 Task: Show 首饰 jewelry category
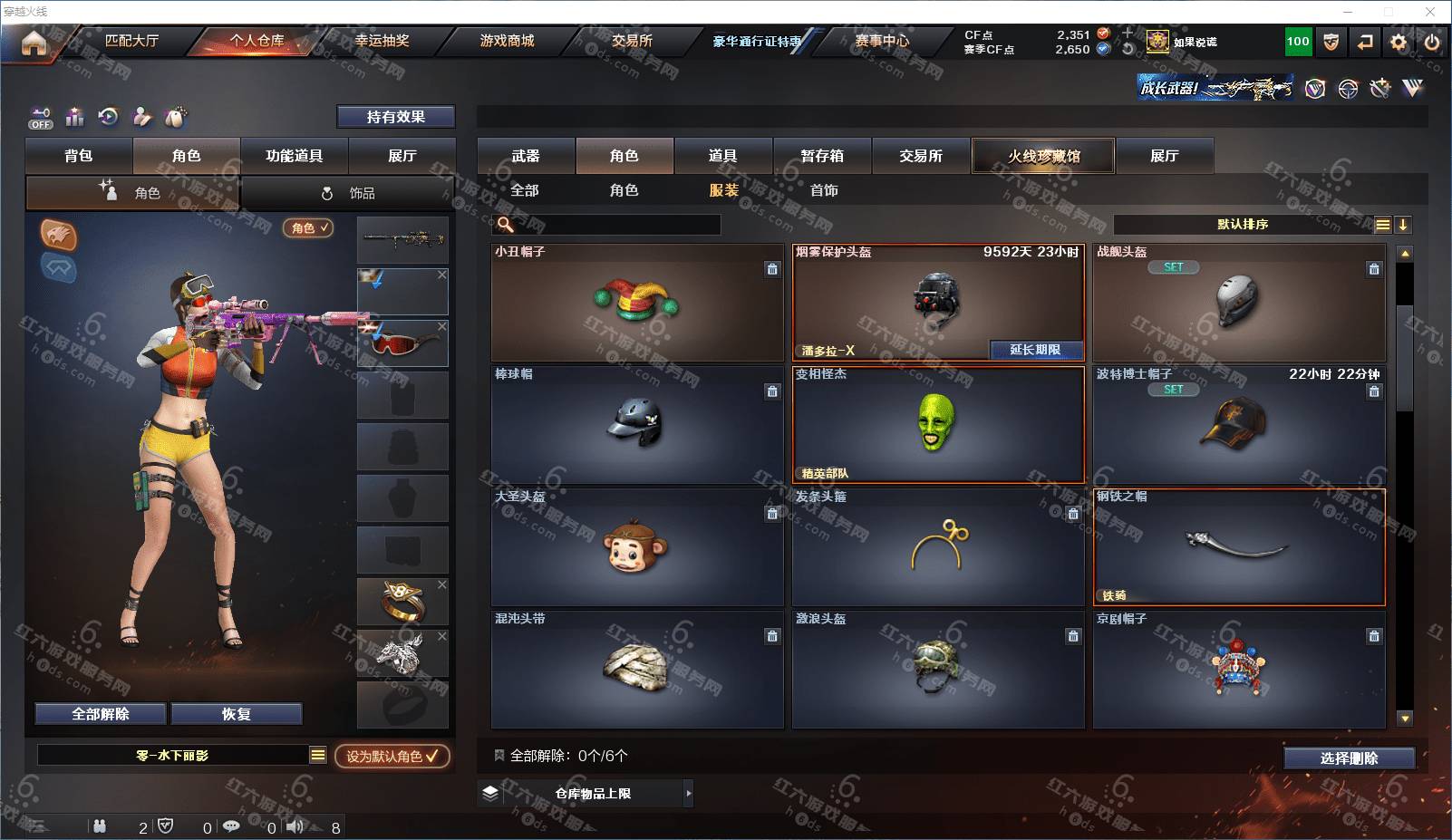pyautogui.click(x=823, y=190)
